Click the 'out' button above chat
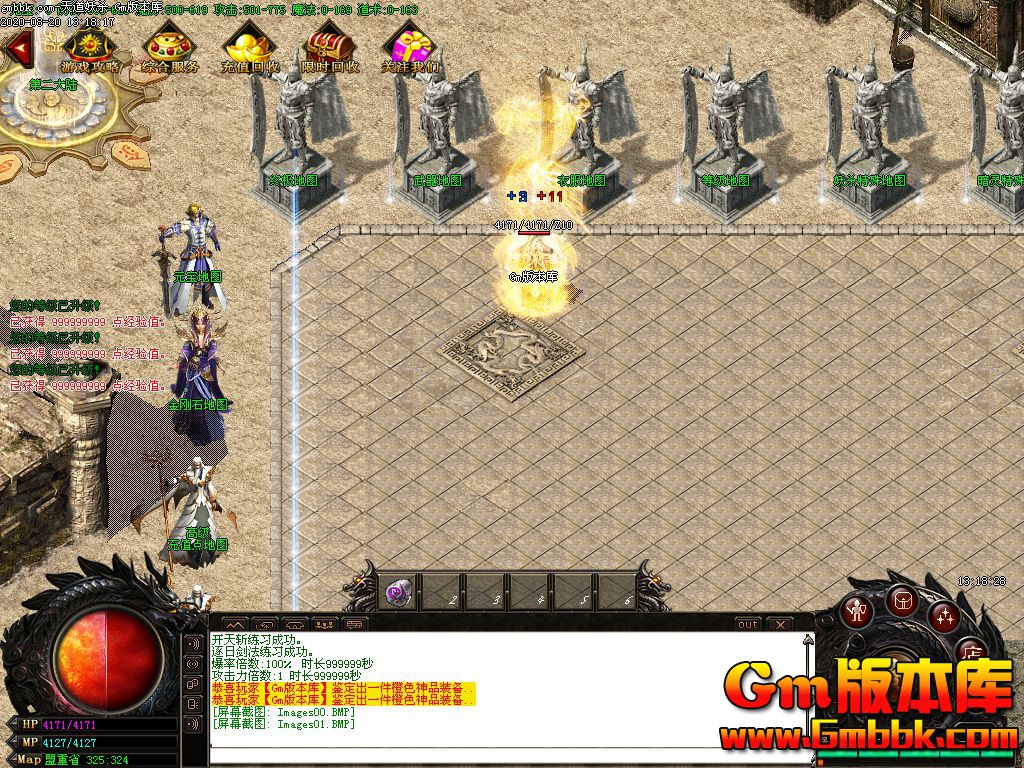The image size is (1024, 768). (x=748, y=624)
